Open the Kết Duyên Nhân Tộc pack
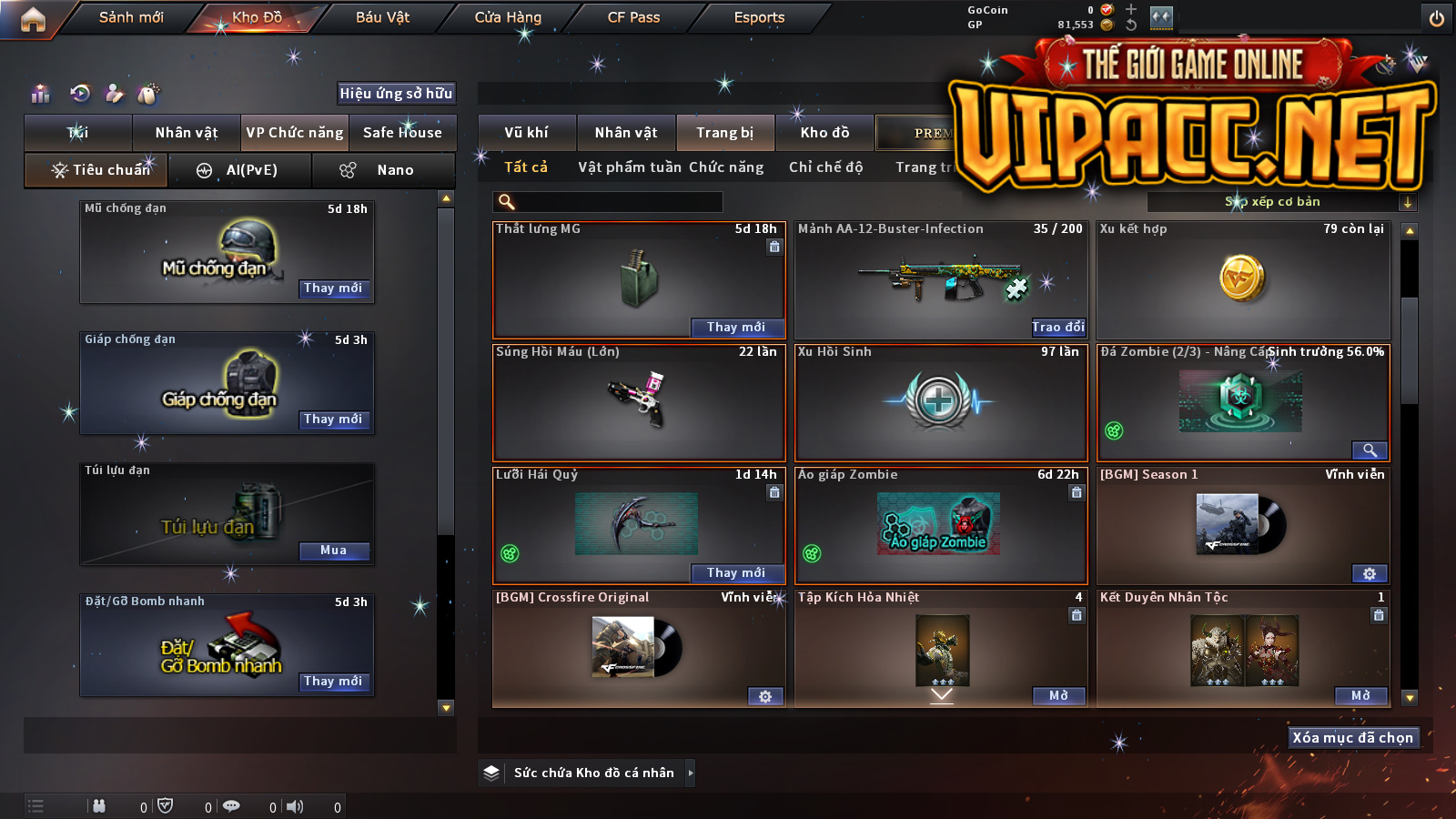The image size is (1456, 819). pos(1360,696)
